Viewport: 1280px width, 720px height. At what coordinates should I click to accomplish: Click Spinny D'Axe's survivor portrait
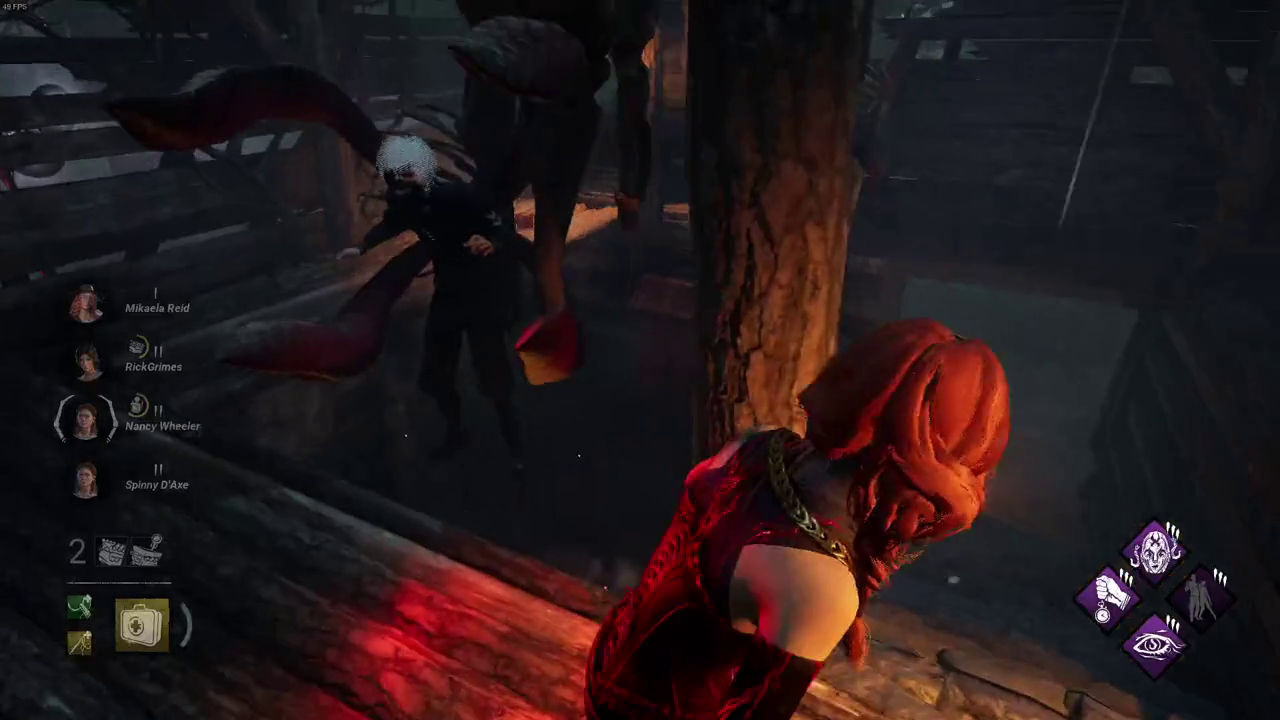tap(85, 480)
